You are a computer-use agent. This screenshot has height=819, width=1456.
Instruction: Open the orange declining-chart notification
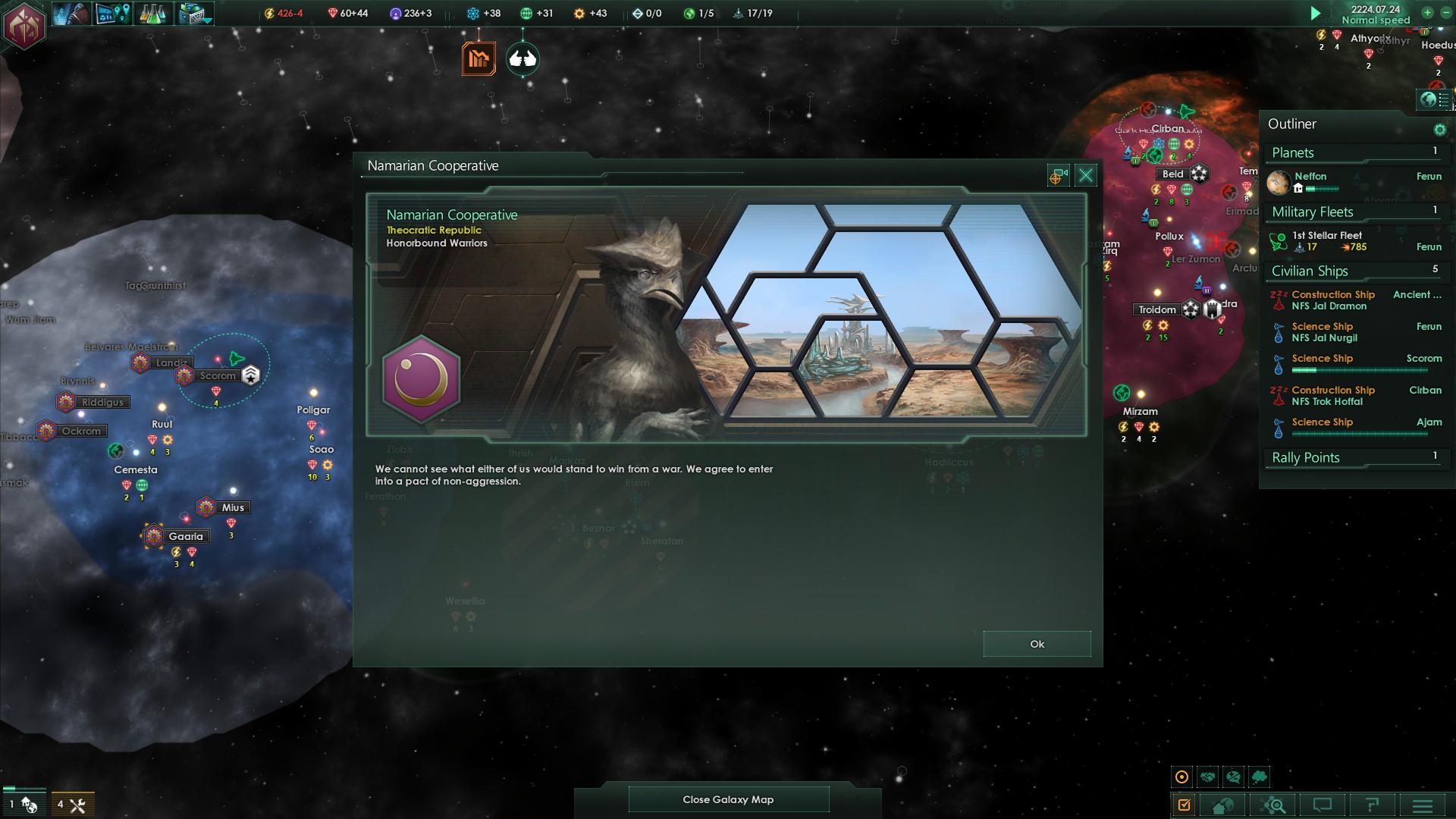coord(479,58)
